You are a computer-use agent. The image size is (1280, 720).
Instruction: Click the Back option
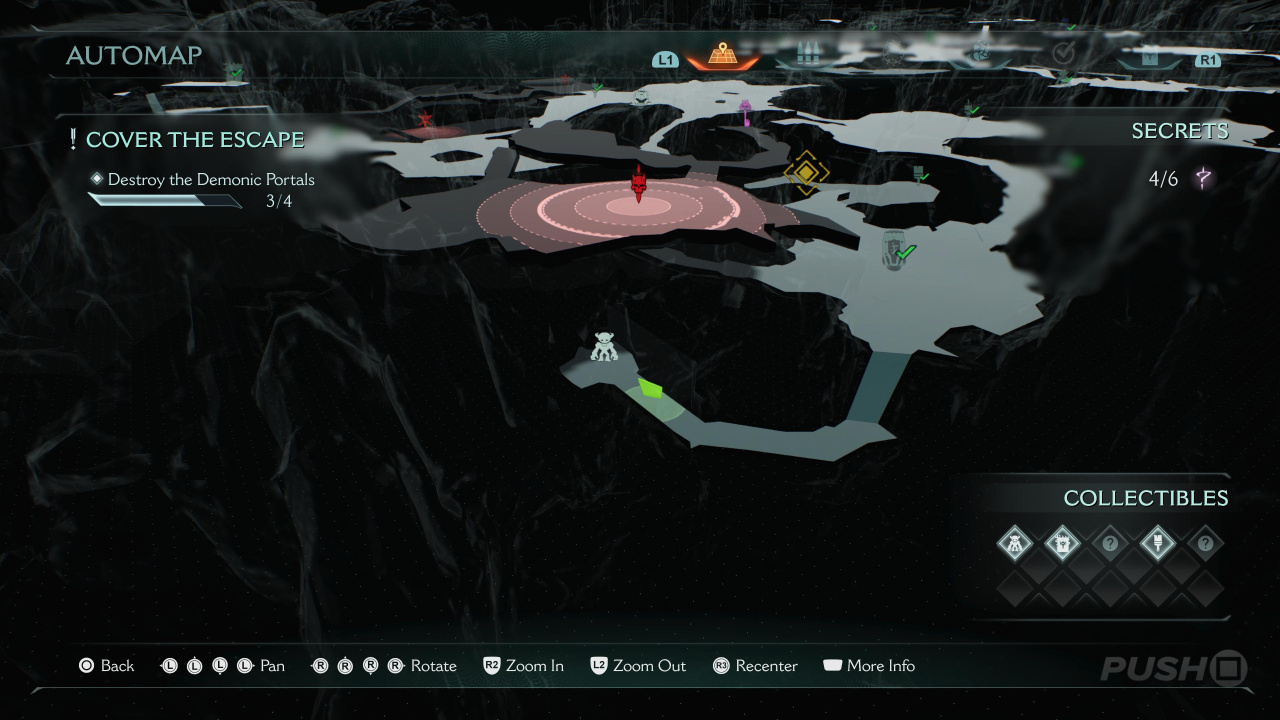(106, 666)
